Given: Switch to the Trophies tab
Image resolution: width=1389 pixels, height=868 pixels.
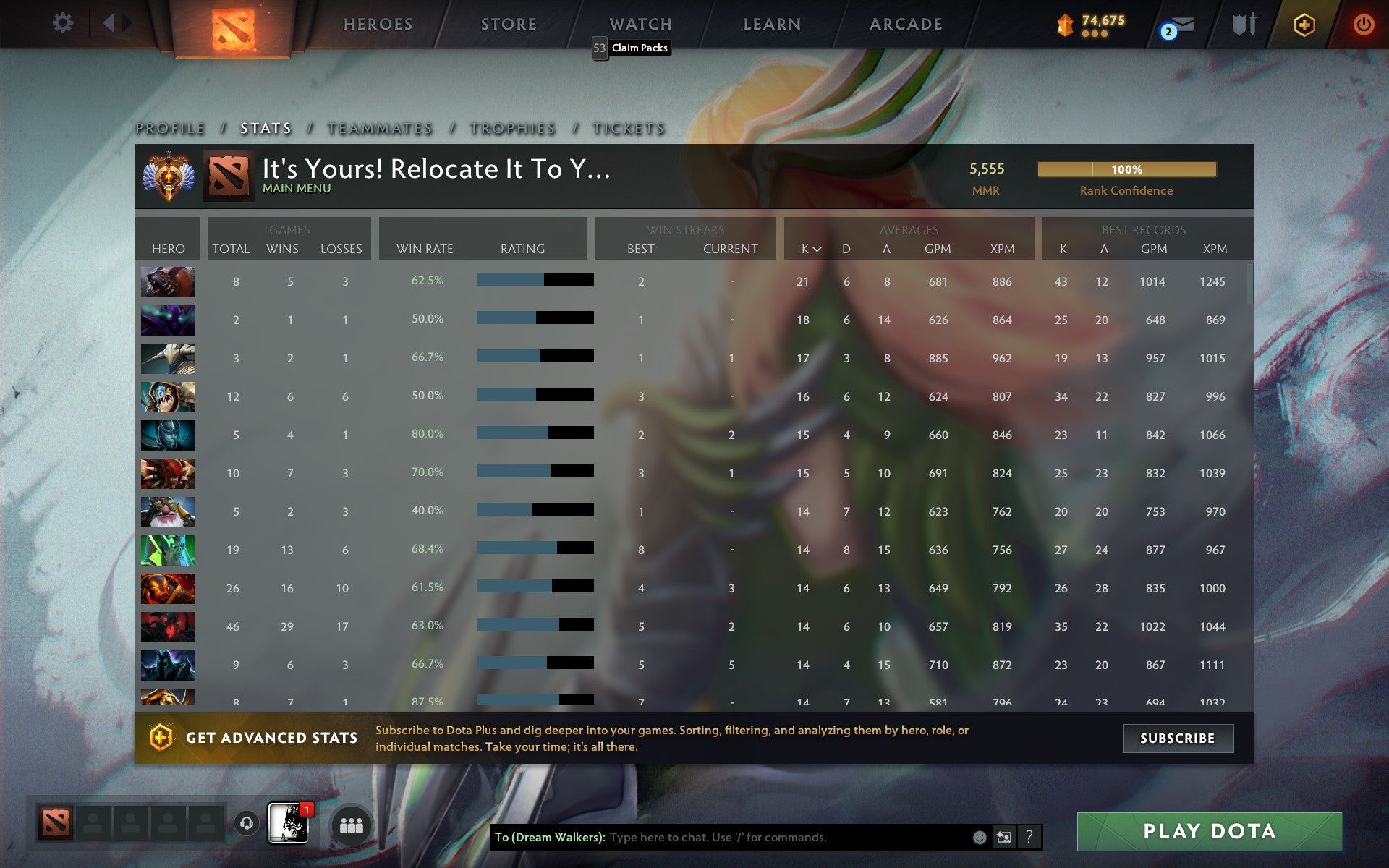Looking at the screenshot, I should coord(512,128).
